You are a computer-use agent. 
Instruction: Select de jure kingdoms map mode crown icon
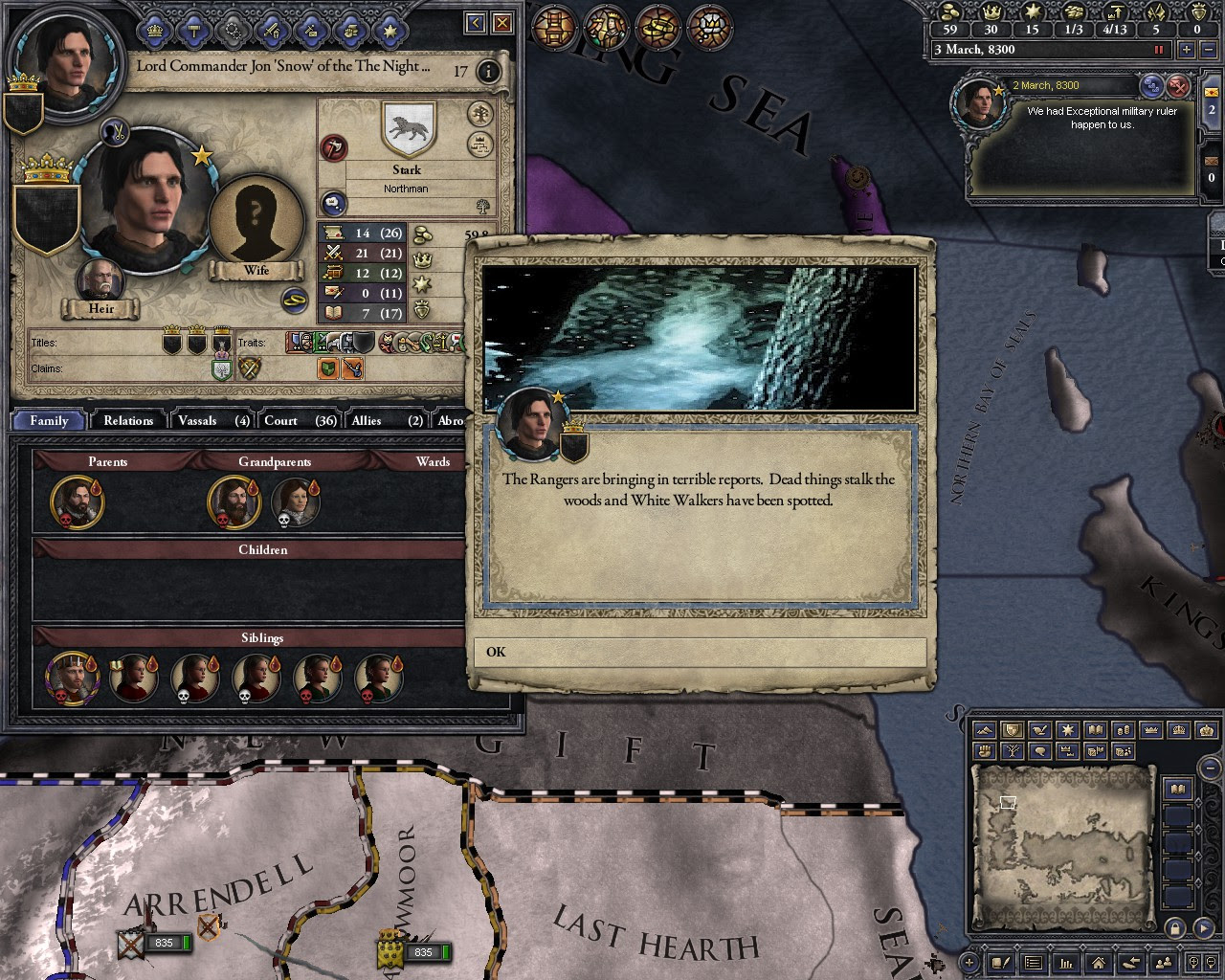click(x=1181, y=730)
